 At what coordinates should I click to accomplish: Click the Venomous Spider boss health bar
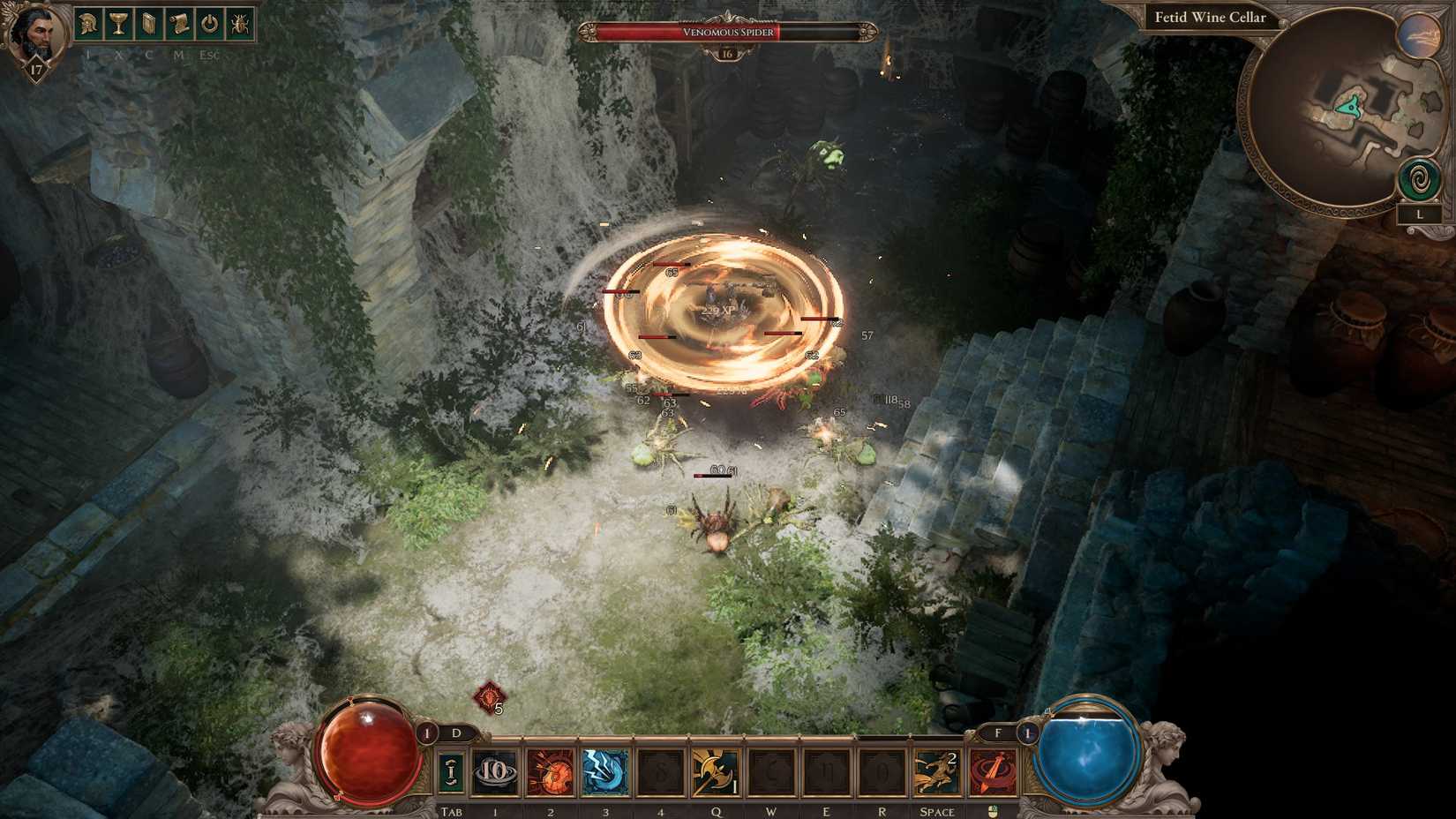pyautogui.click(x=727, y=31)
